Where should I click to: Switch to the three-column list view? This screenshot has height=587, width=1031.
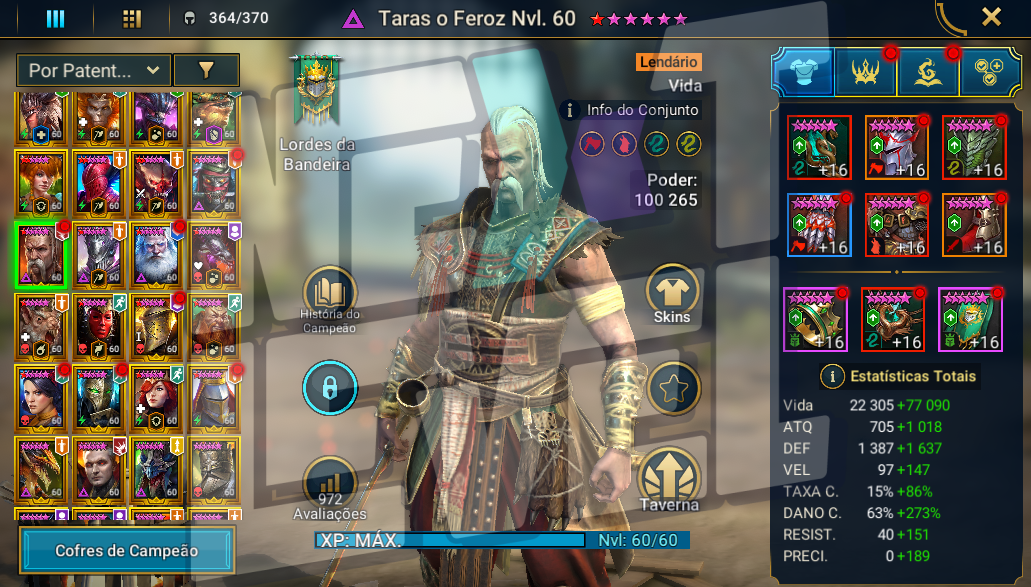[x=56, y=18]
